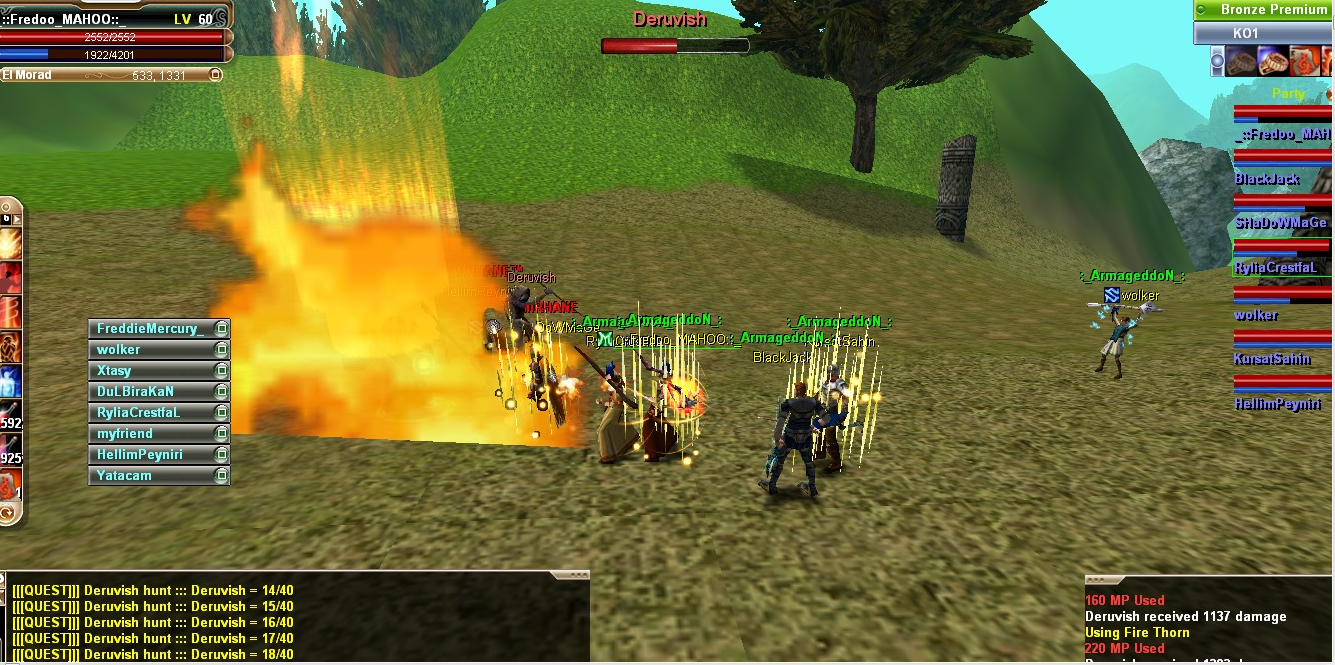The image size is (1335, 665).
Task: Click the RyliaCrestfaL whisper tab
Action: tap(150, 413)
